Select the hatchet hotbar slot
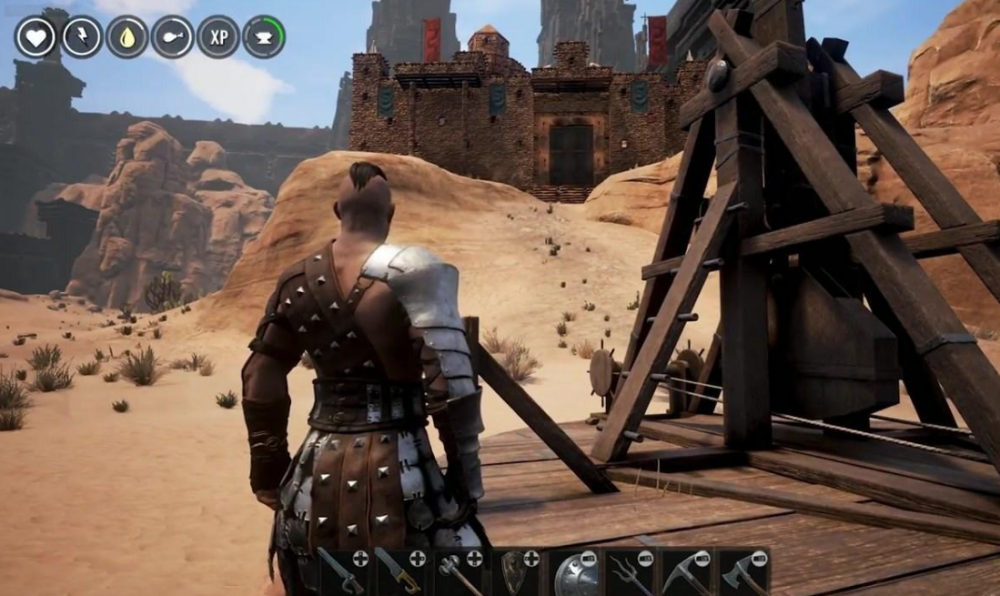The width and height of the screenshot is (1000, 596). [x=744, y=573]
